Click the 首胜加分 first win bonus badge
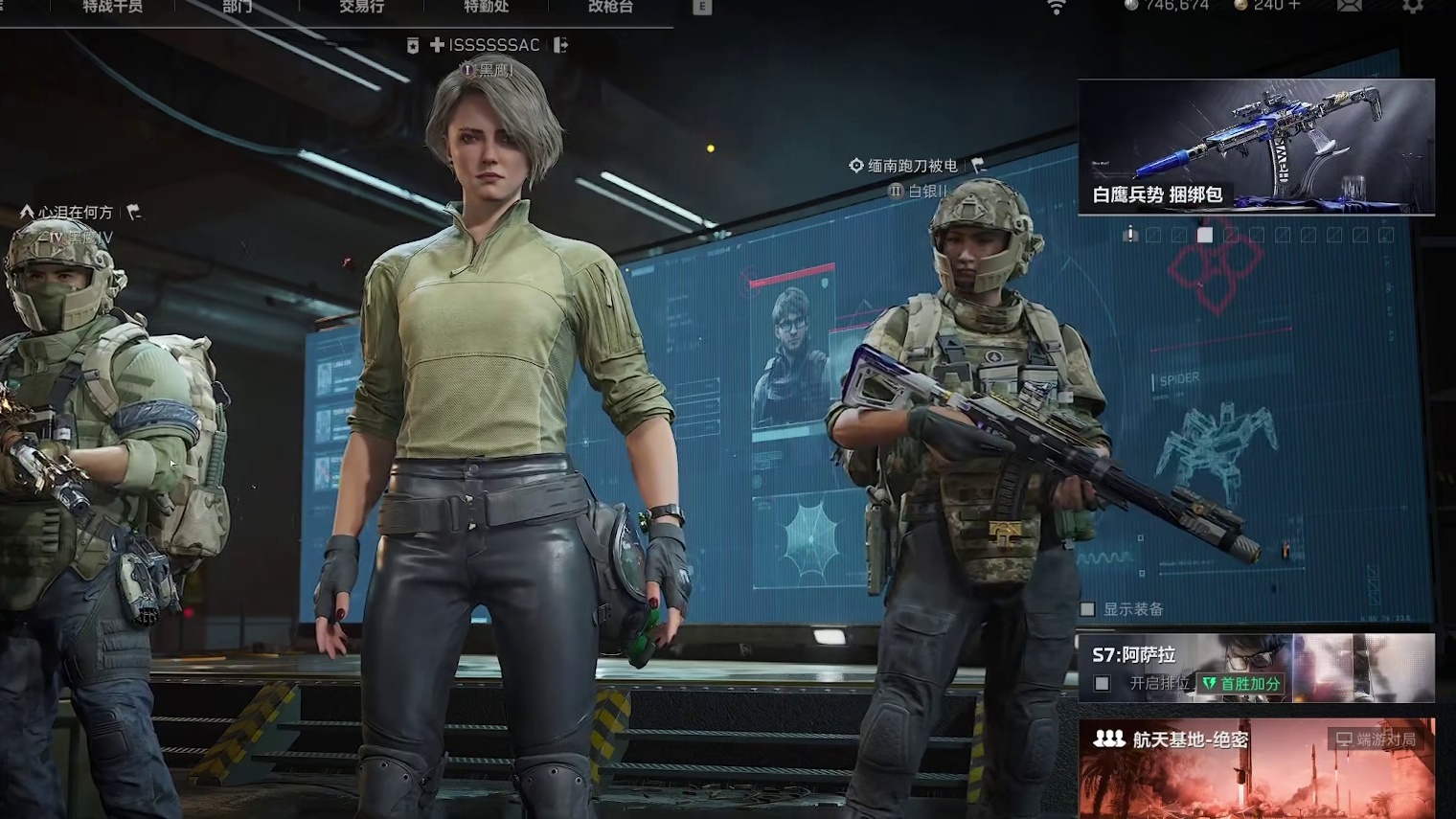 coord(1240,684)
